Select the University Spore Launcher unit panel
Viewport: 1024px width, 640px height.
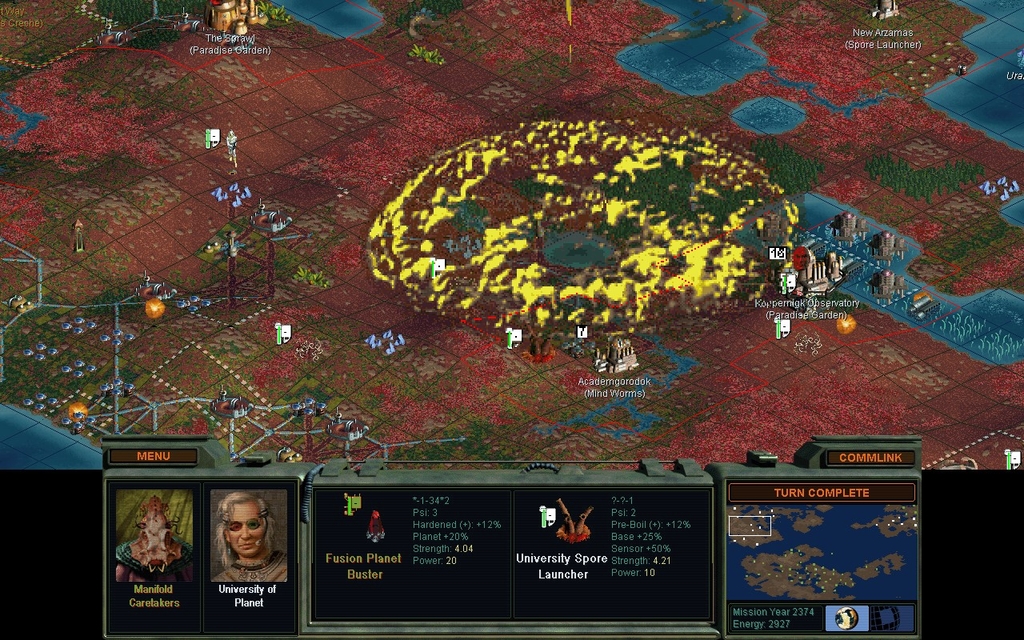(612, 552)
